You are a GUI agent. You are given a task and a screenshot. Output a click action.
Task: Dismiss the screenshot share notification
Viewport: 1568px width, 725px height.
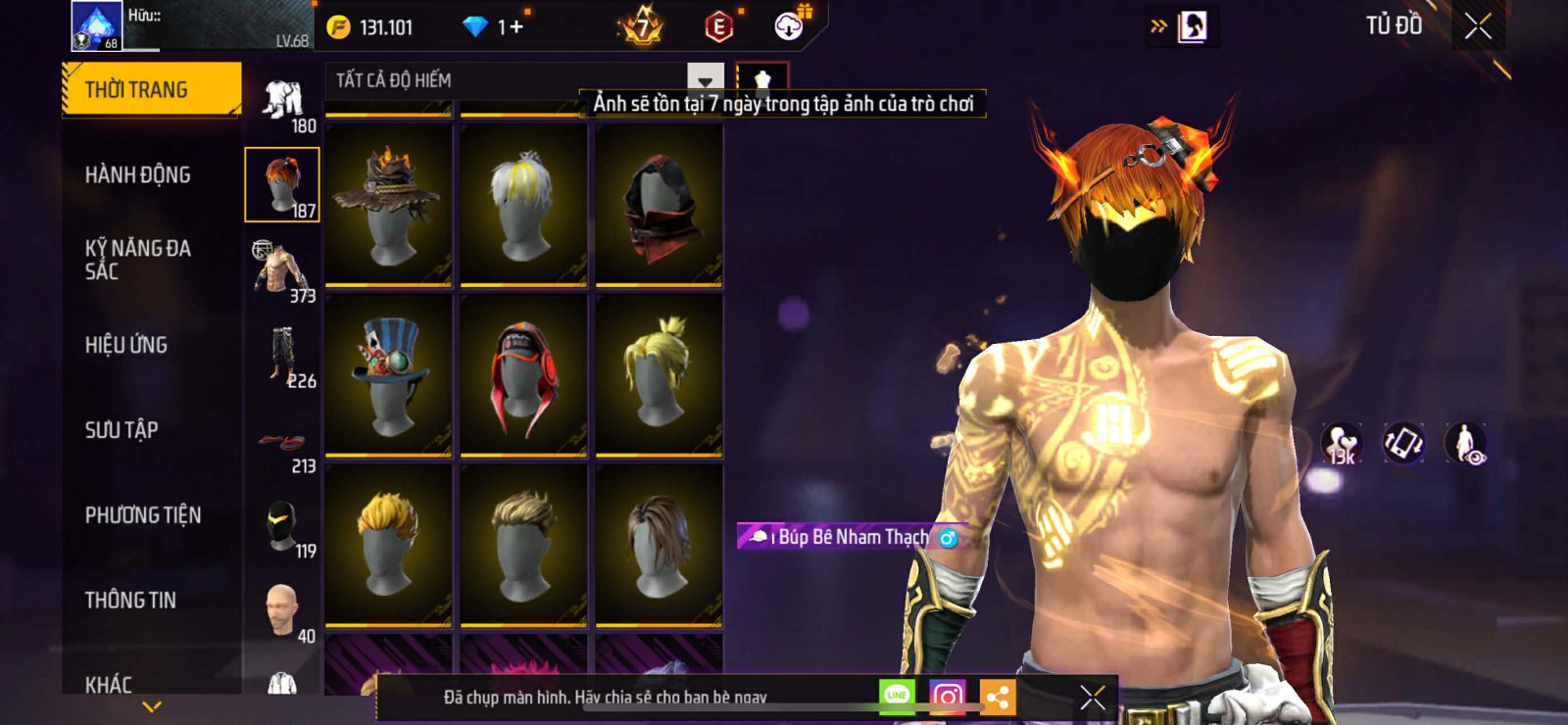point(1093,698)
